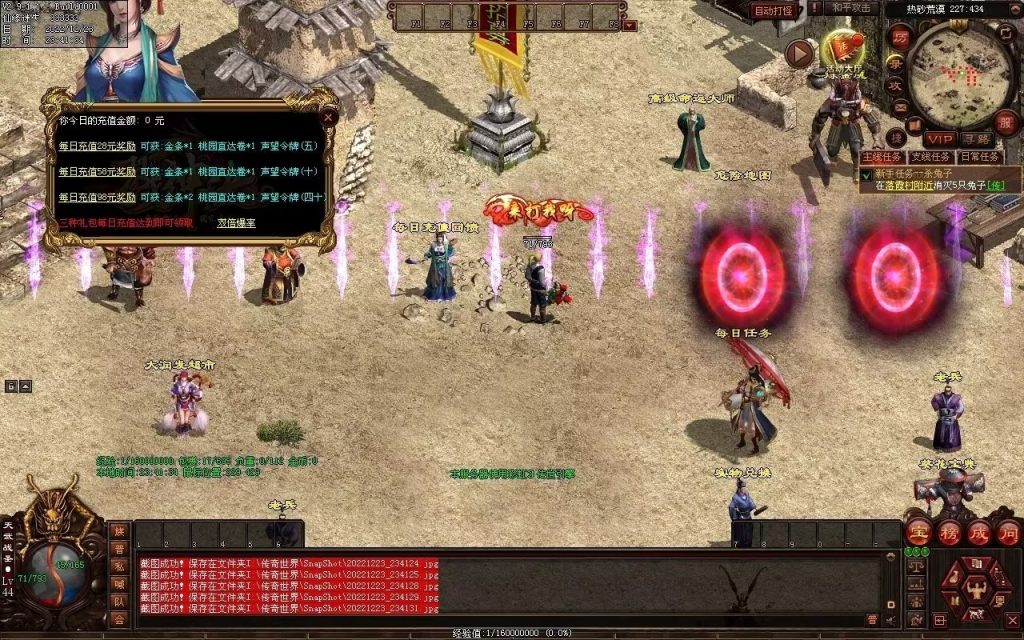Switch to the 支线任务 quest tab
1024x640 pixels.
click(x=931, y=157)
